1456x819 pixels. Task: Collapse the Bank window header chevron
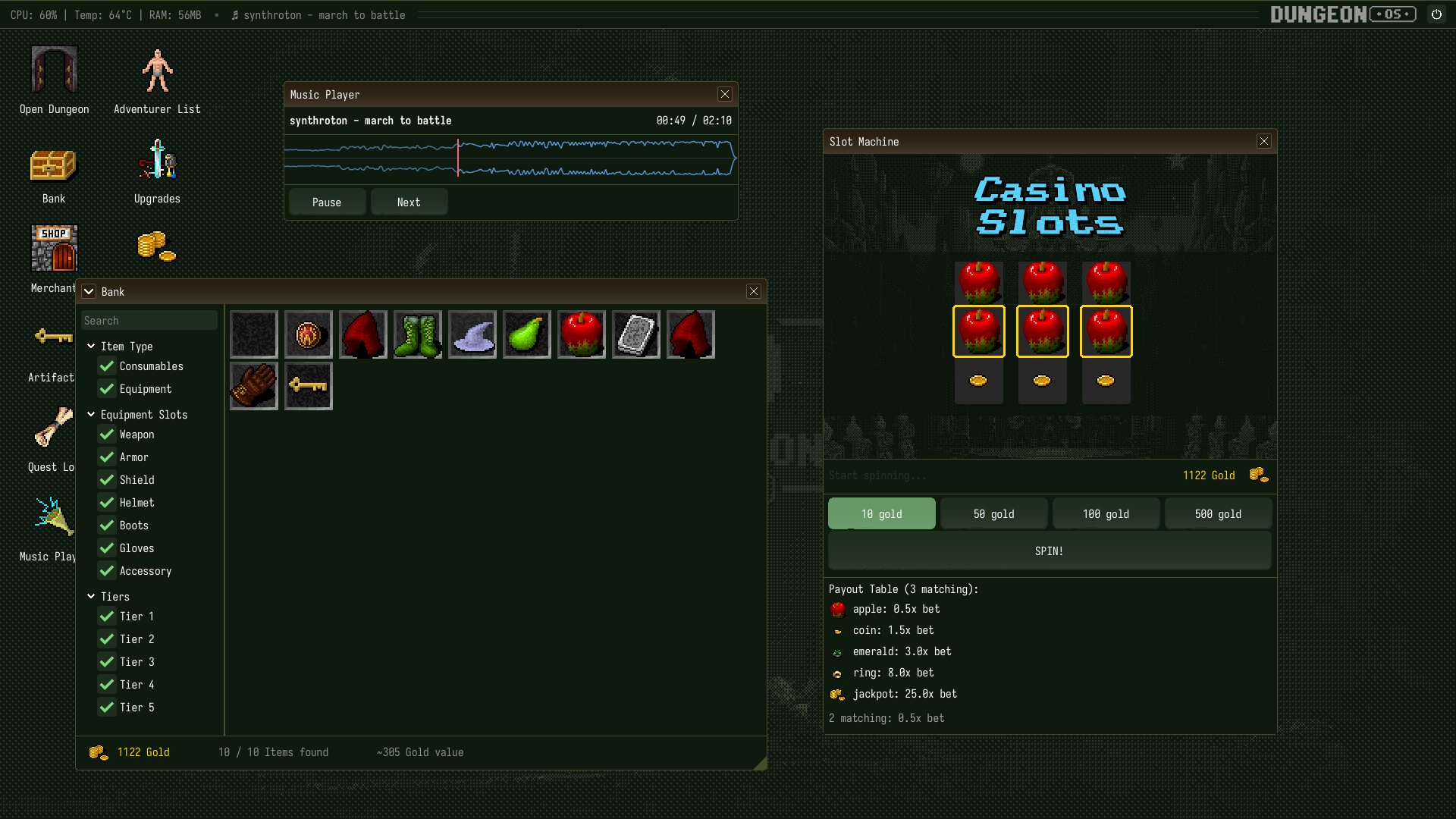[89, 291]
